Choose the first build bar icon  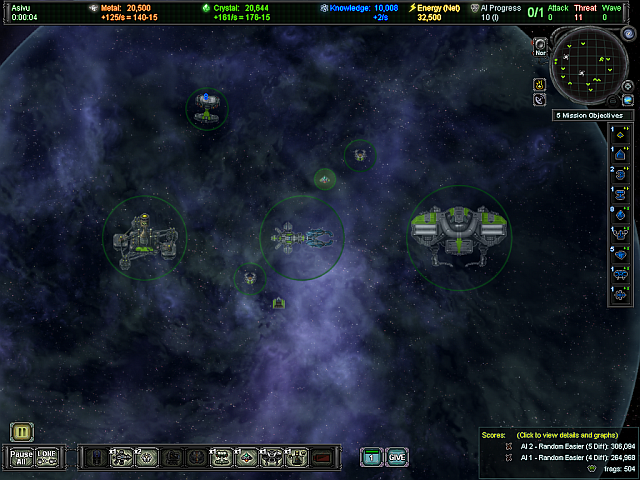pyautogui.click(x=96, y=458)
